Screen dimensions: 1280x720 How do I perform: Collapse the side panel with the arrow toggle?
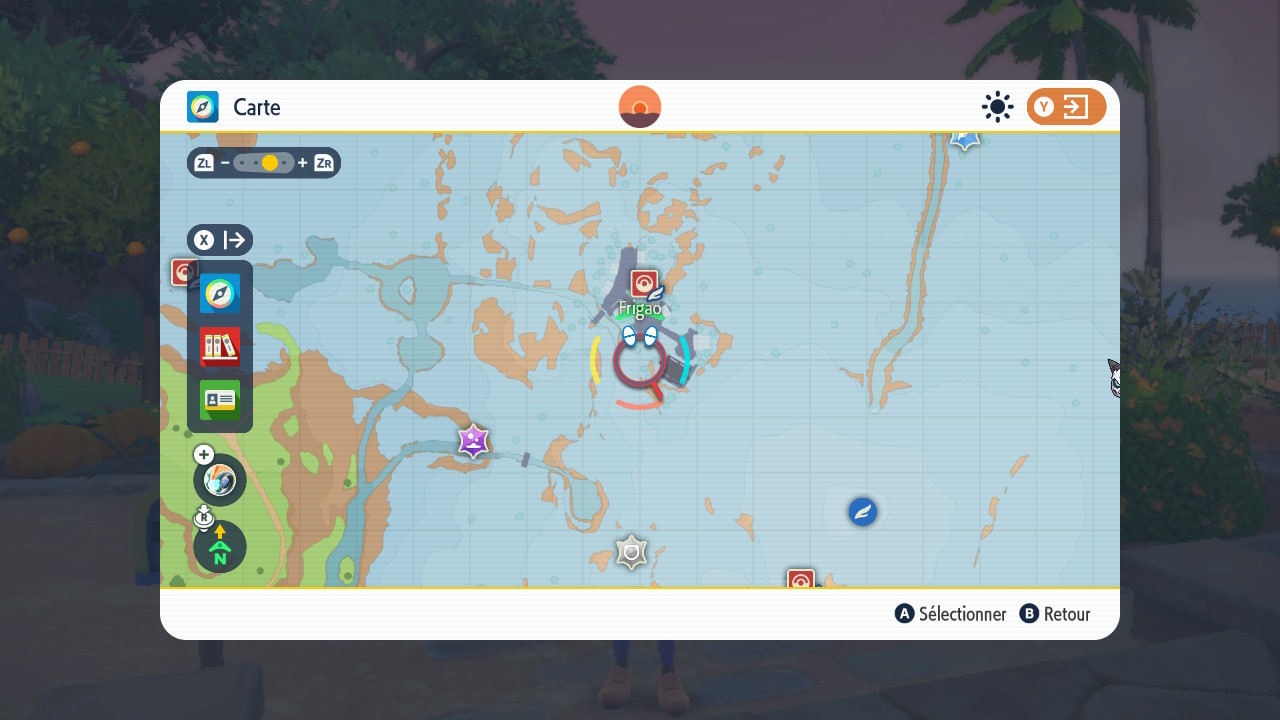[x=220, y=240]
